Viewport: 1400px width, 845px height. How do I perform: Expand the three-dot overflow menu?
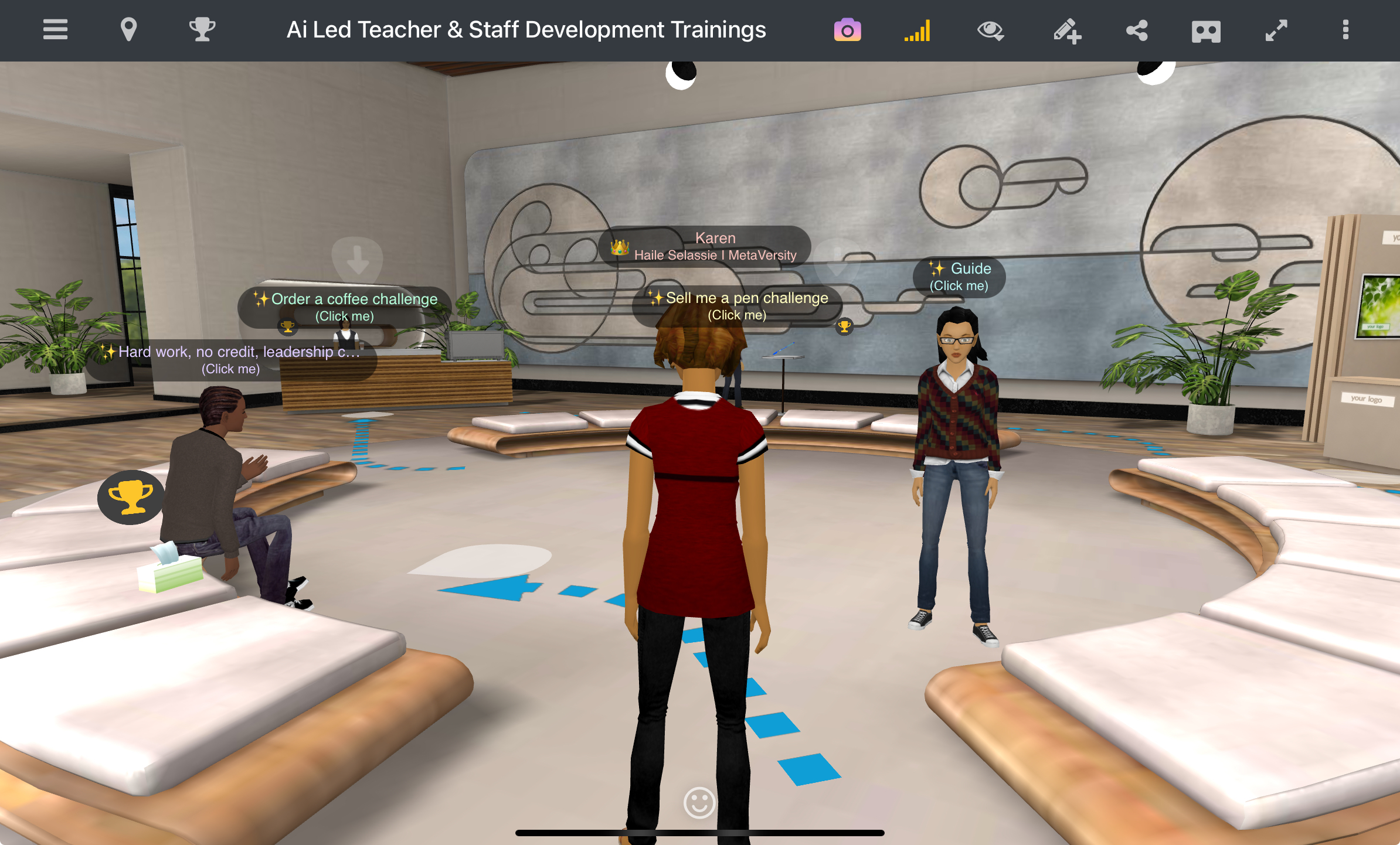click(x=1345, y=30)
